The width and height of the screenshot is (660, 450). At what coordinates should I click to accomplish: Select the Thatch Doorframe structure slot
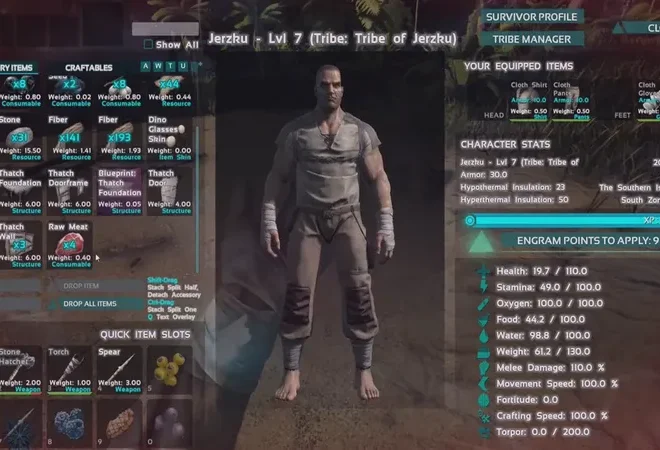70,191
